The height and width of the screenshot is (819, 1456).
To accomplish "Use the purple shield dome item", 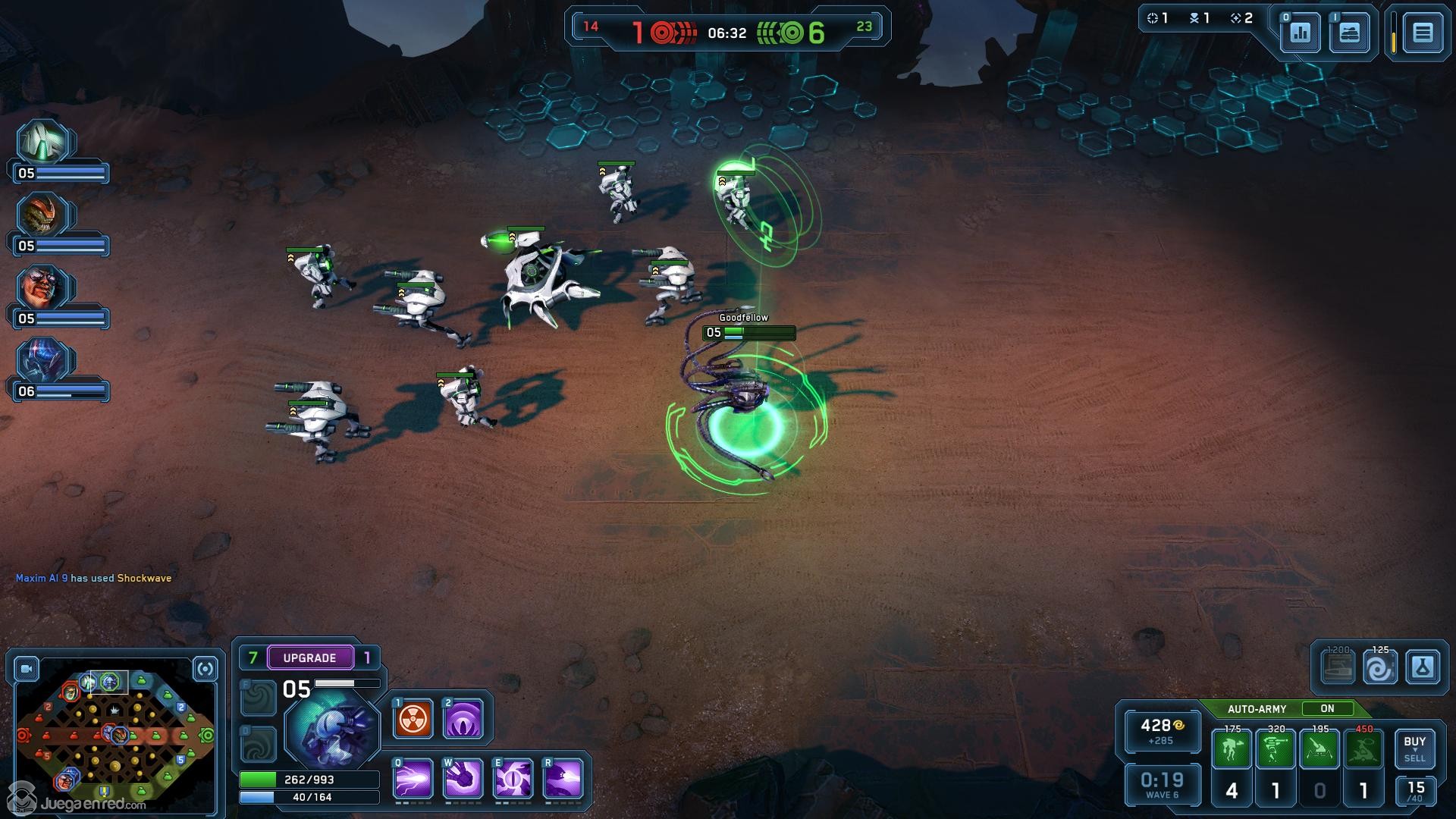I will (x=463, y=719).
